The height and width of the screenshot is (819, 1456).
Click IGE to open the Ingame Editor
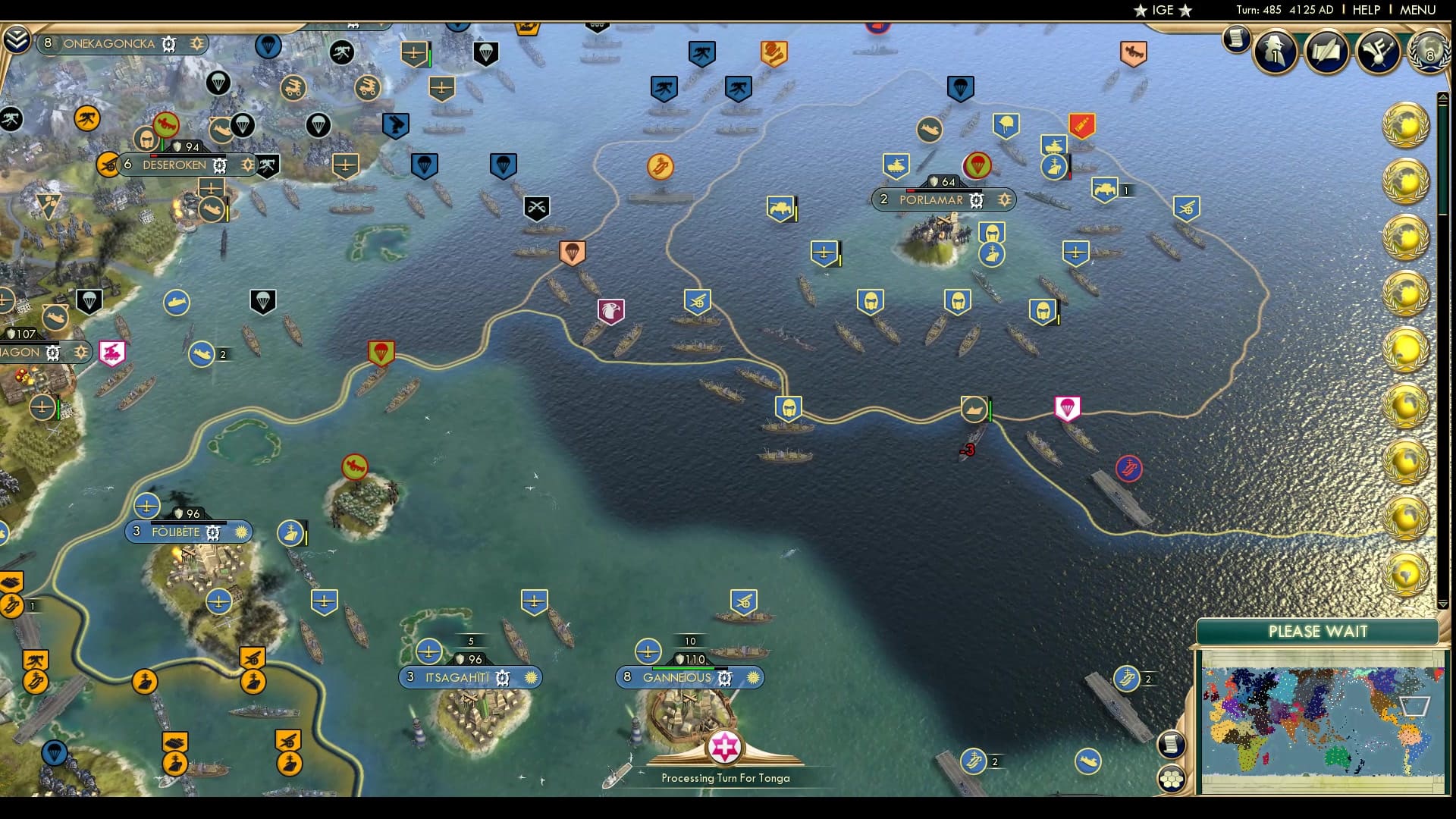(1163, 10)
